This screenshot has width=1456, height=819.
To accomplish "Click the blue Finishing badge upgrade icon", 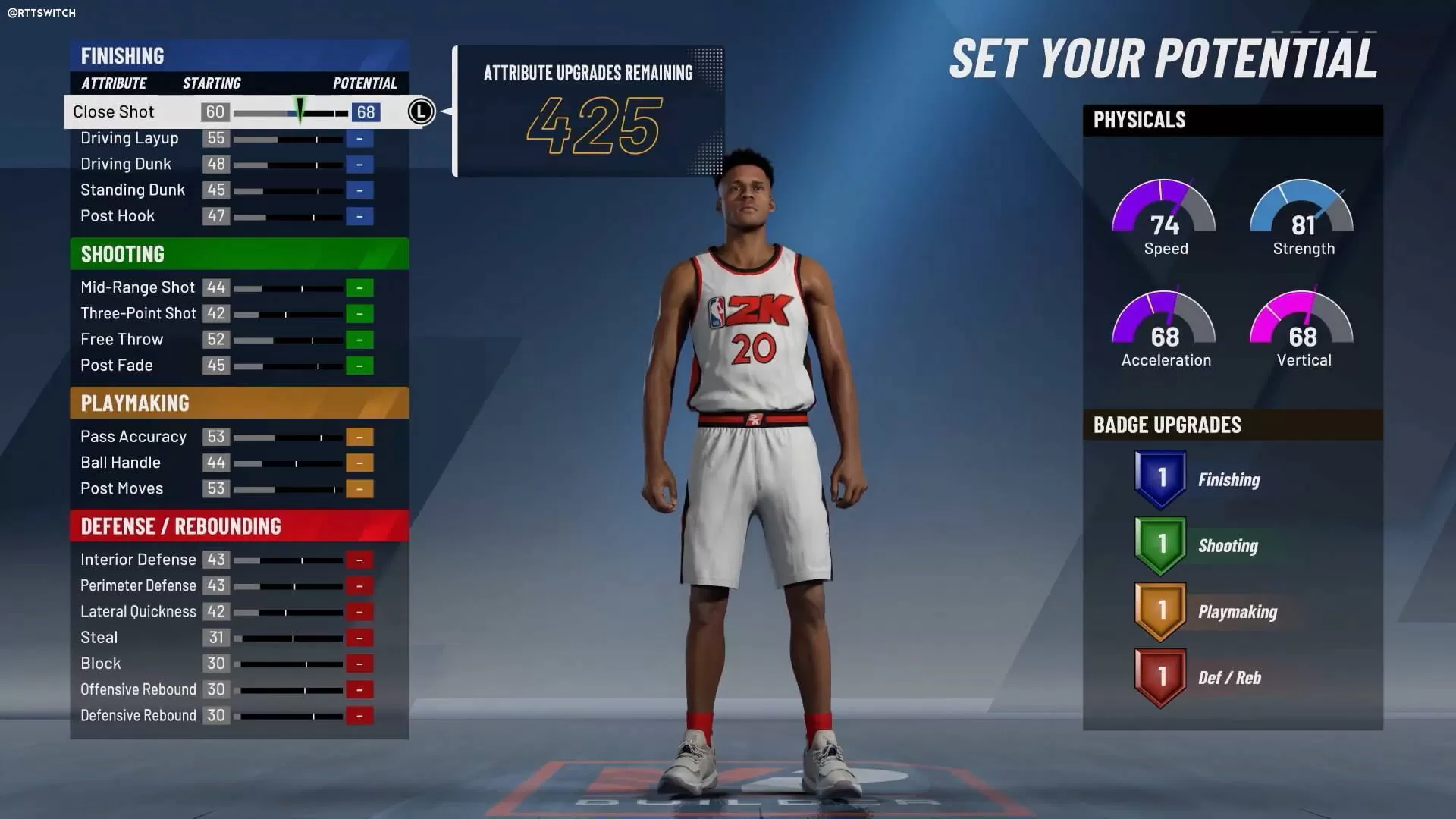I will (1160, 479).
